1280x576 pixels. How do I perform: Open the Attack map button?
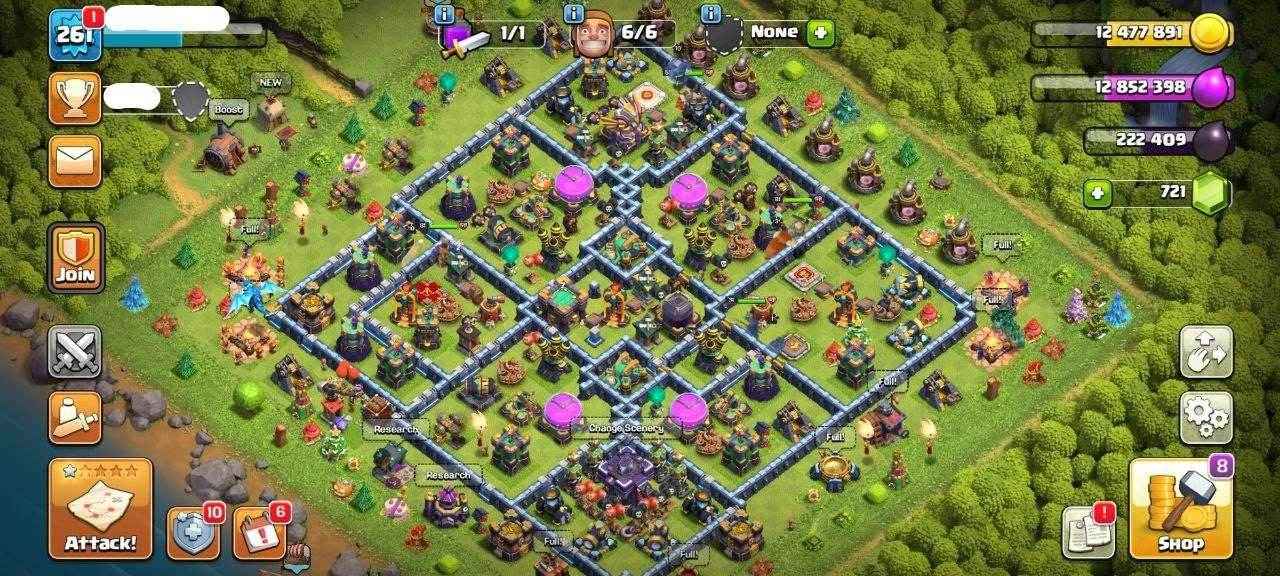point(100,509)
